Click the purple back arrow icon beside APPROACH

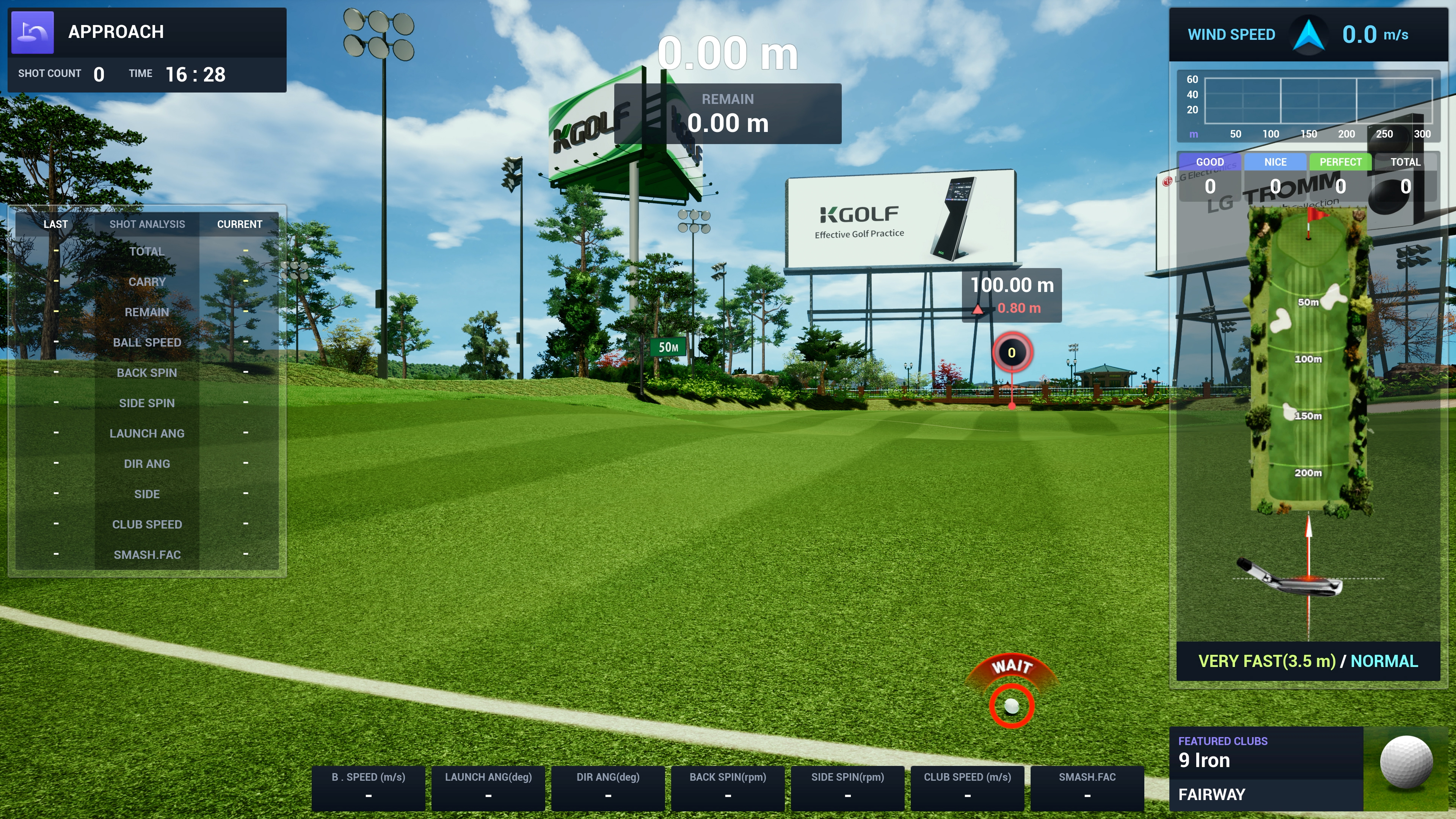pos(33,32)
